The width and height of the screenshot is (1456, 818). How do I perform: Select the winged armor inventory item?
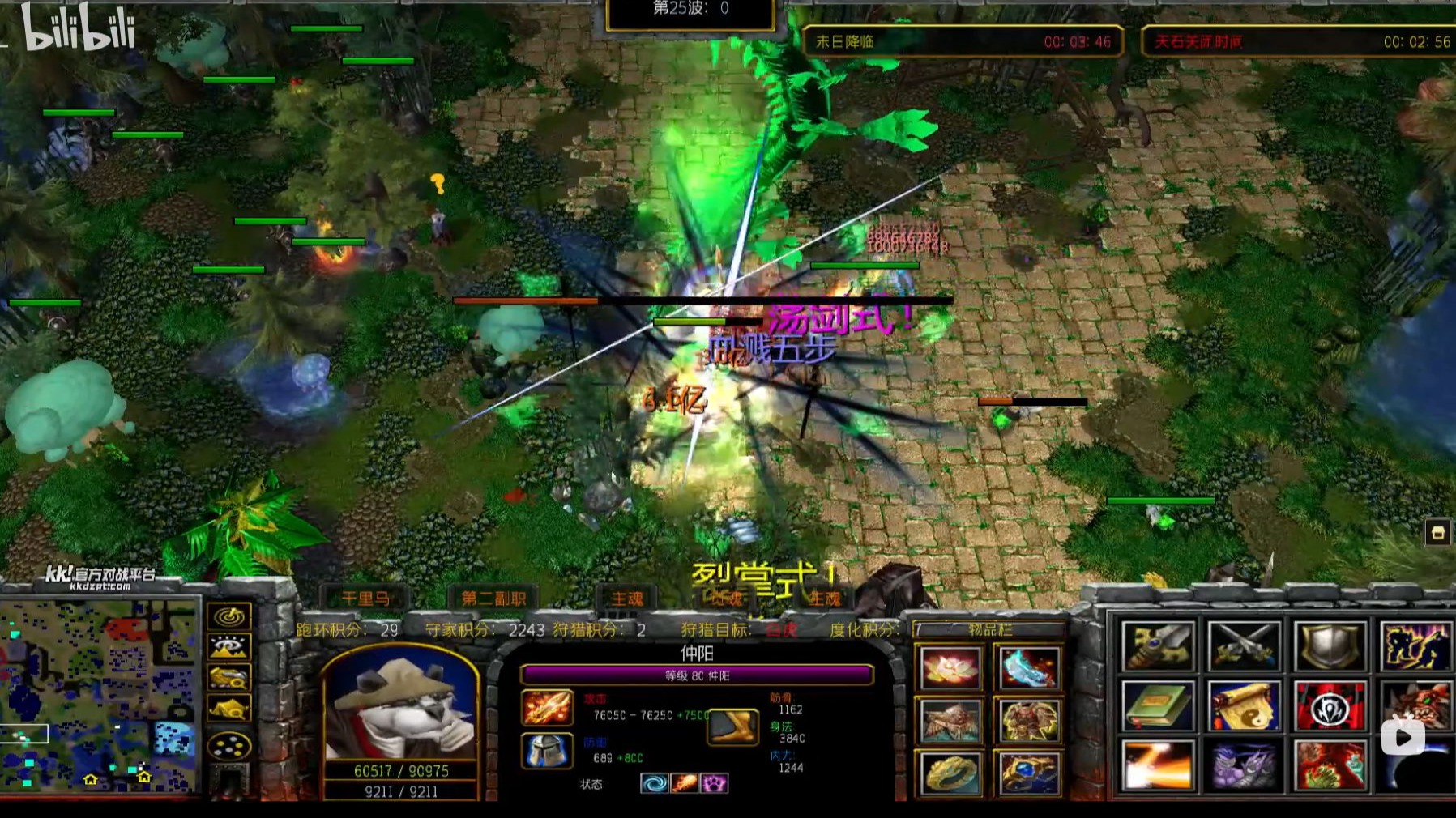pos(950,721)
